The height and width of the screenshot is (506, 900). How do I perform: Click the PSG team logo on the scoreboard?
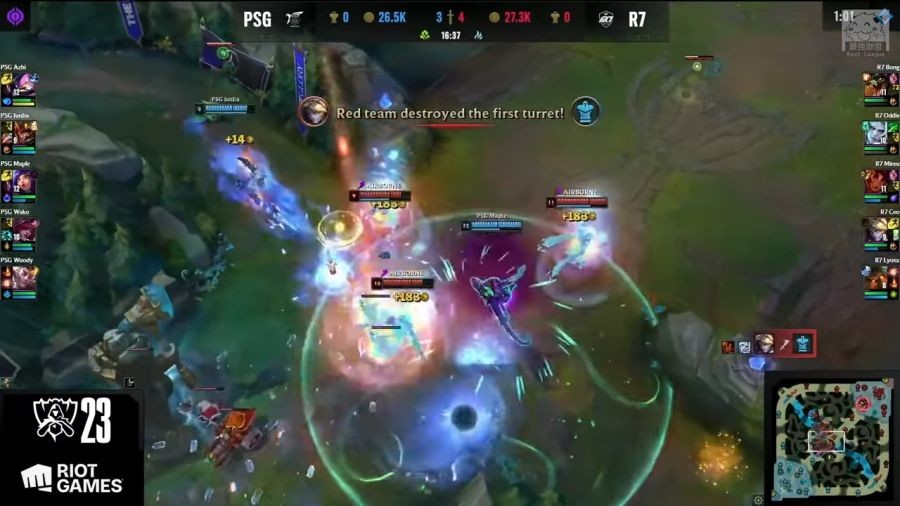coord(294,18)
